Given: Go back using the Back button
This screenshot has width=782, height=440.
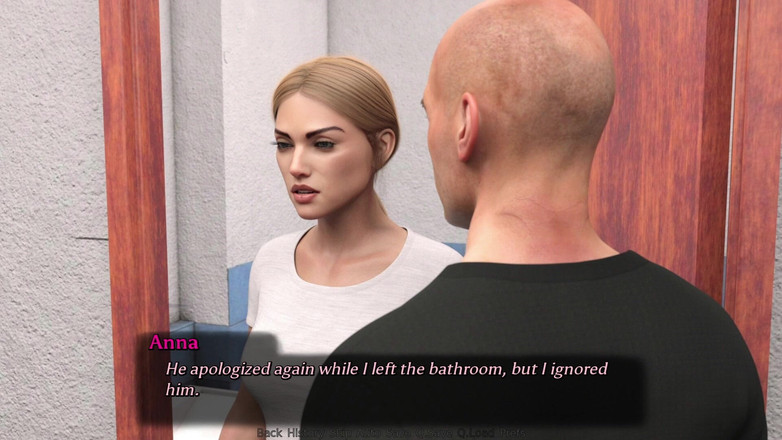Looking at the screenshot, I should click(x=268, y=433).
